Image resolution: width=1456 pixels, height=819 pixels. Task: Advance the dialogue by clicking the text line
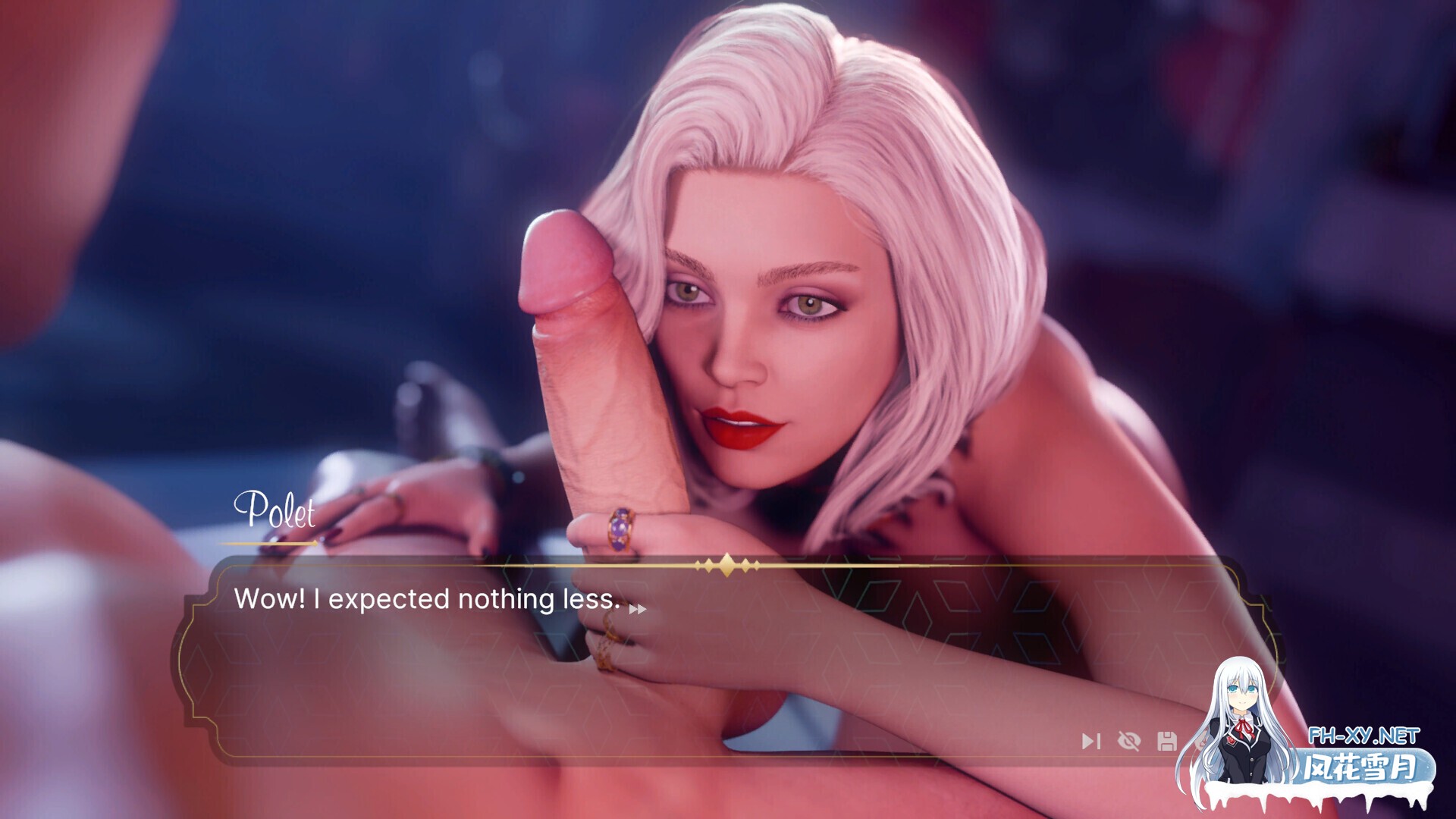[x=428, y=599]
